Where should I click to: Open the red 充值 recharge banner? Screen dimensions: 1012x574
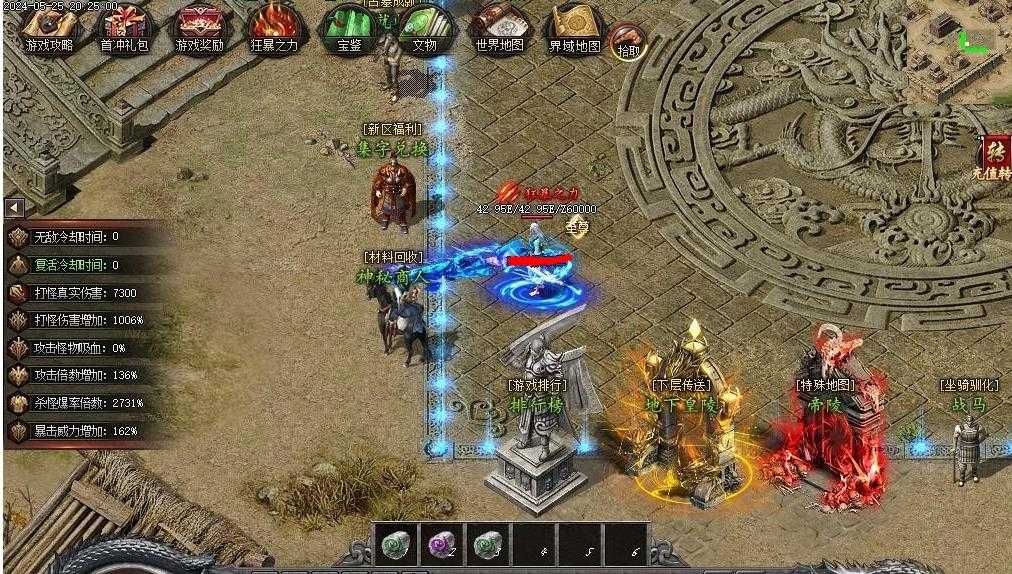point(996,158)
